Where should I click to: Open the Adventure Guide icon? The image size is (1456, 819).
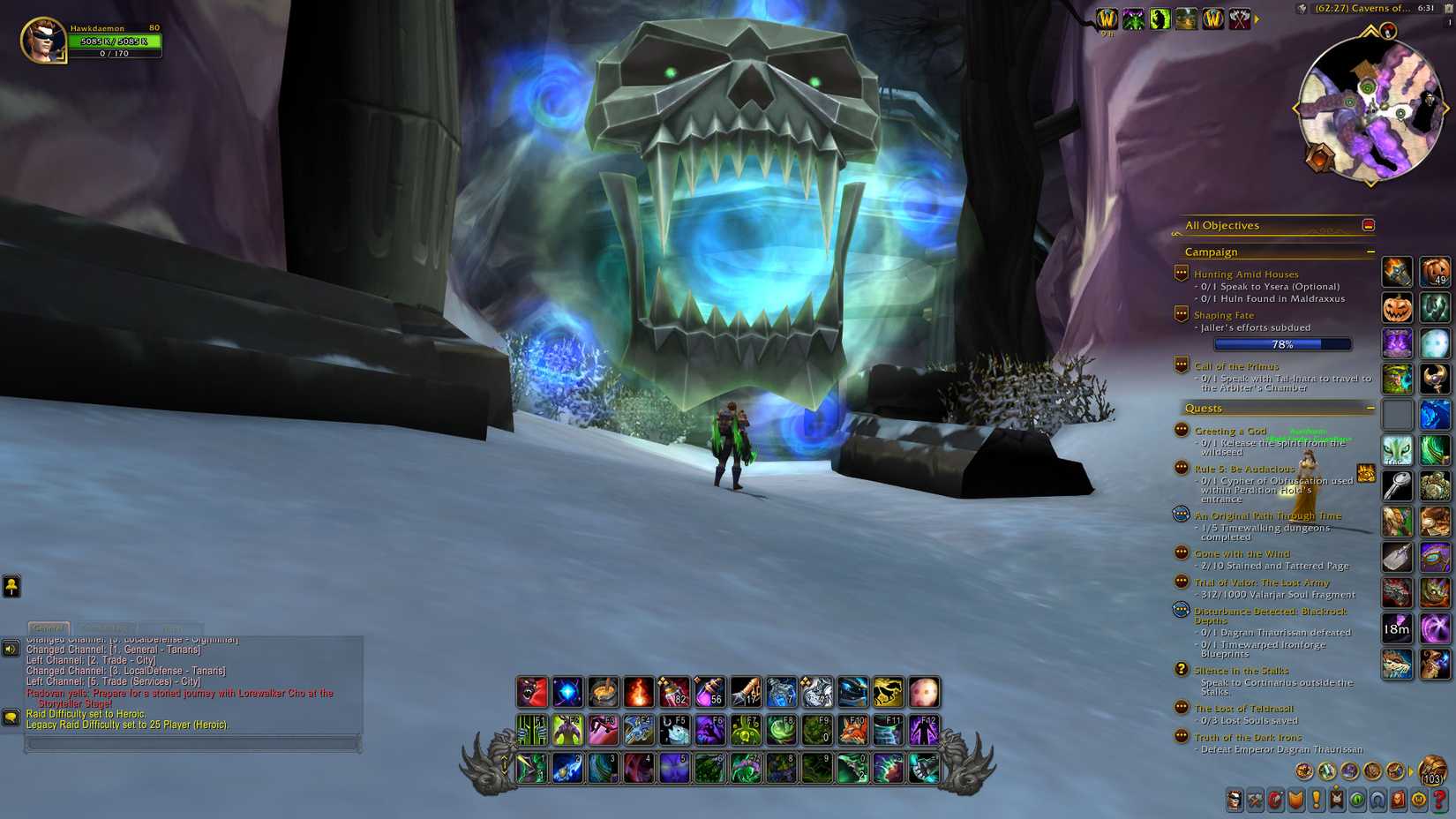(1399, 801)
